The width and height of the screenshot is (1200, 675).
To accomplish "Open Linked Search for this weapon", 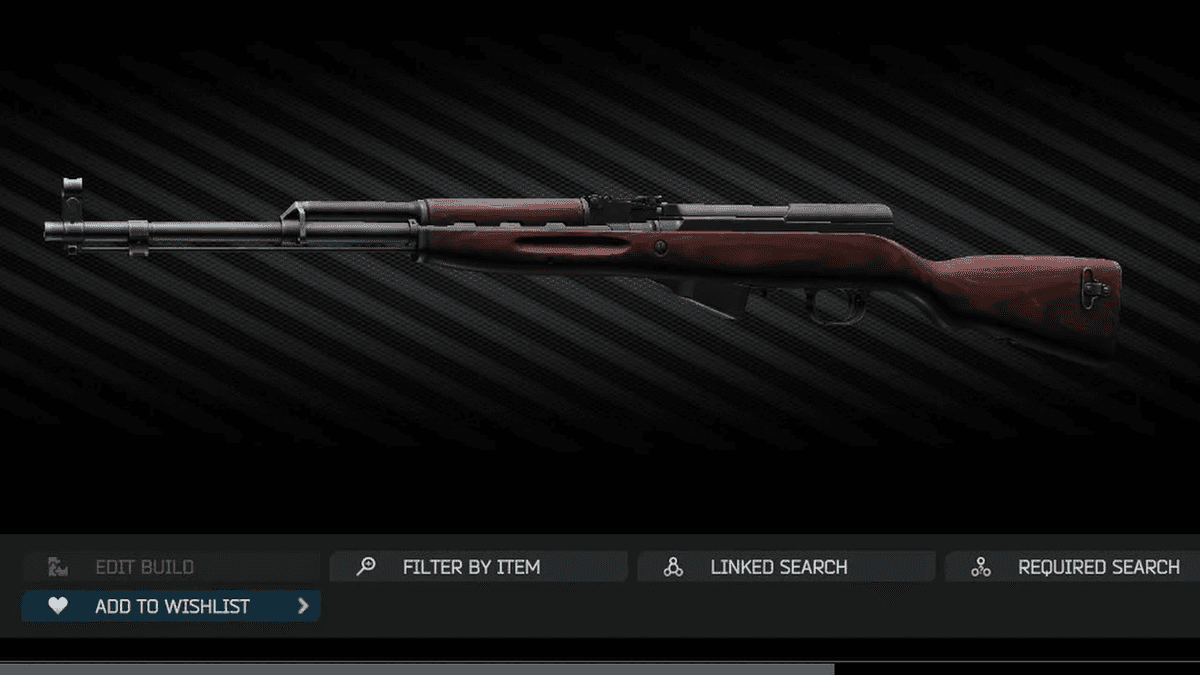I will coord(778,567).
